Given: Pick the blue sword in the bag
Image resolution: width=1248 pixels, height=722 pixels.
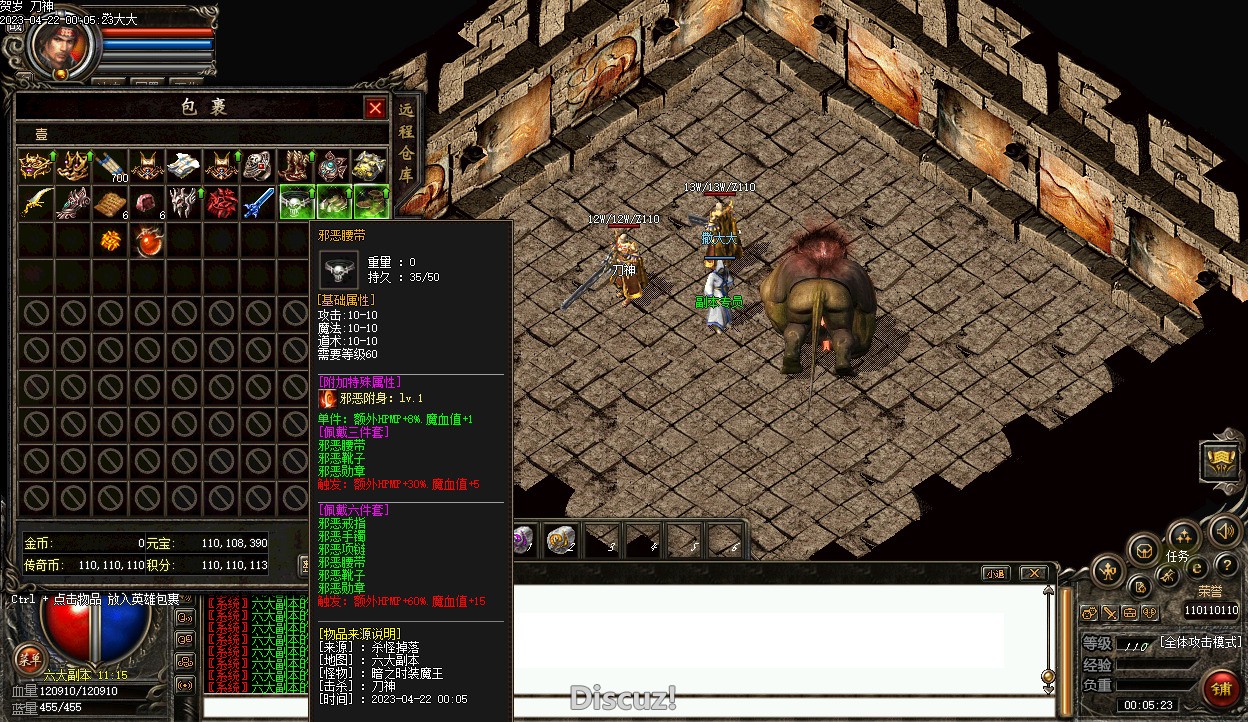Looking at the screenshot, I should tap(259, 202).
